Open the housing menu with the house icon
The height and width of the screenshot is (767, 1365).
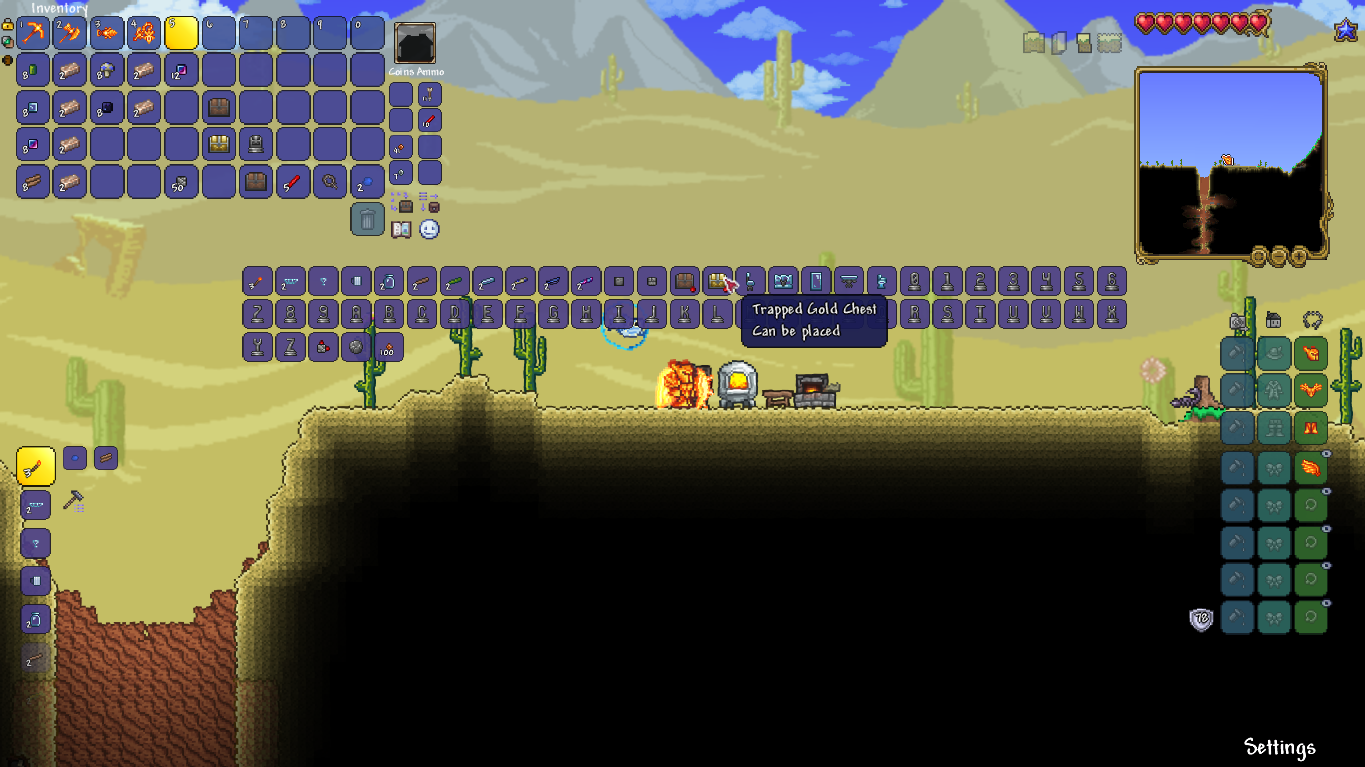pyautogui.click(x=1273, y=320)
